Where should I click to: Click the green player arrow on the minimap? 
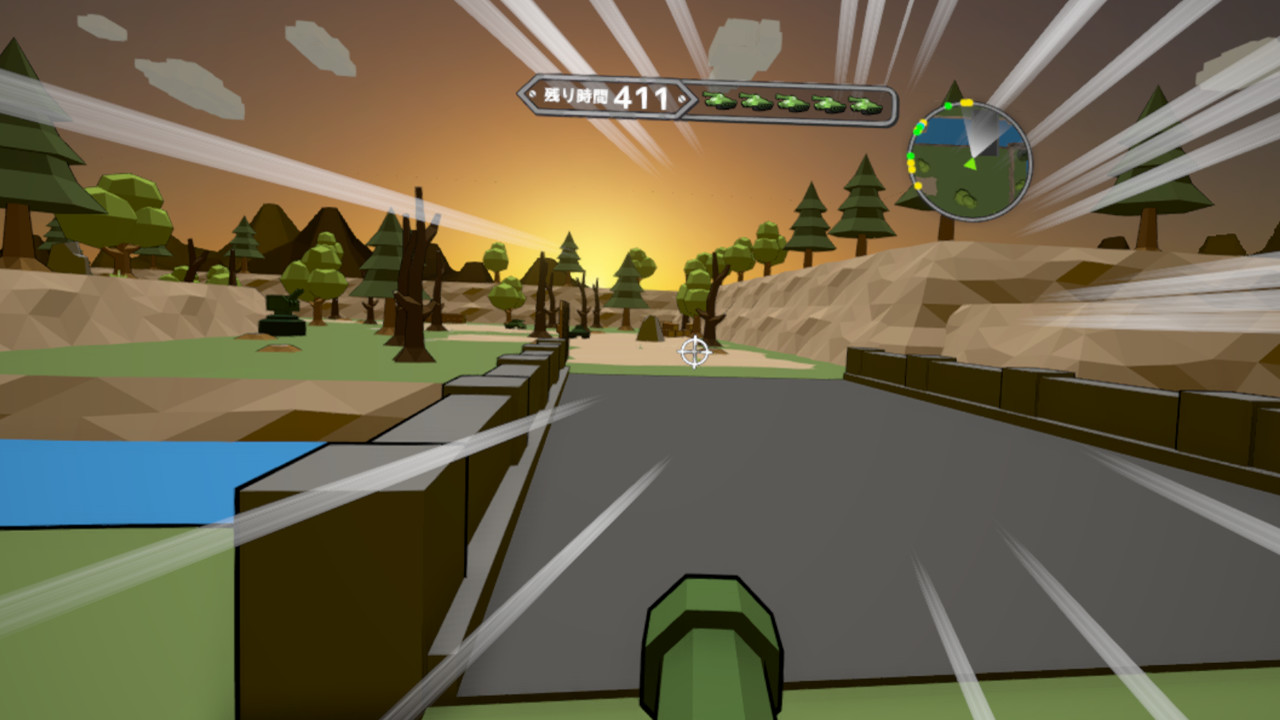(972, 164)
